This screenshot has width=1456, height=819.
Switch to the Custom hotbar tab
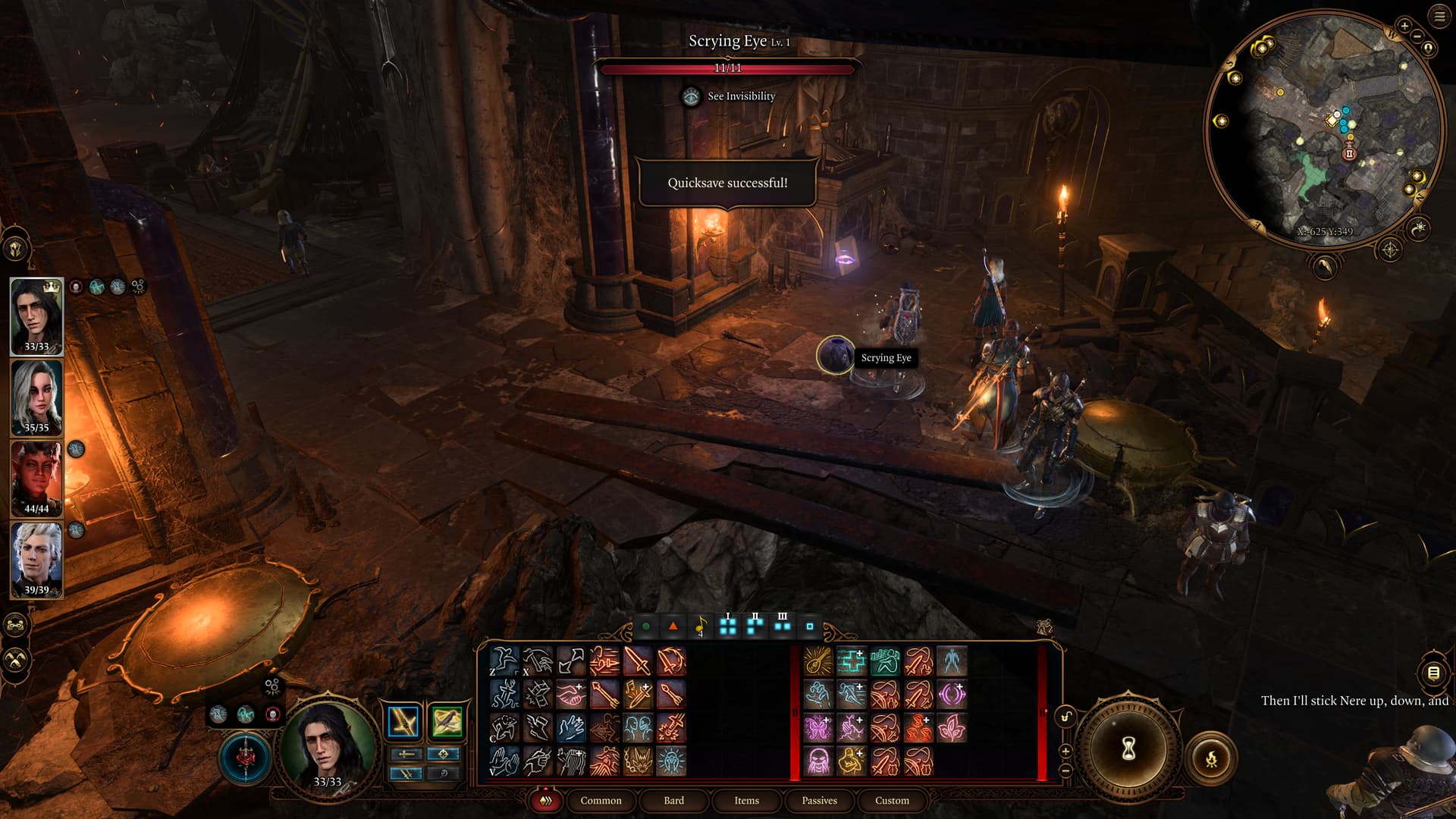pyautogui.click(x=892, y=800)
